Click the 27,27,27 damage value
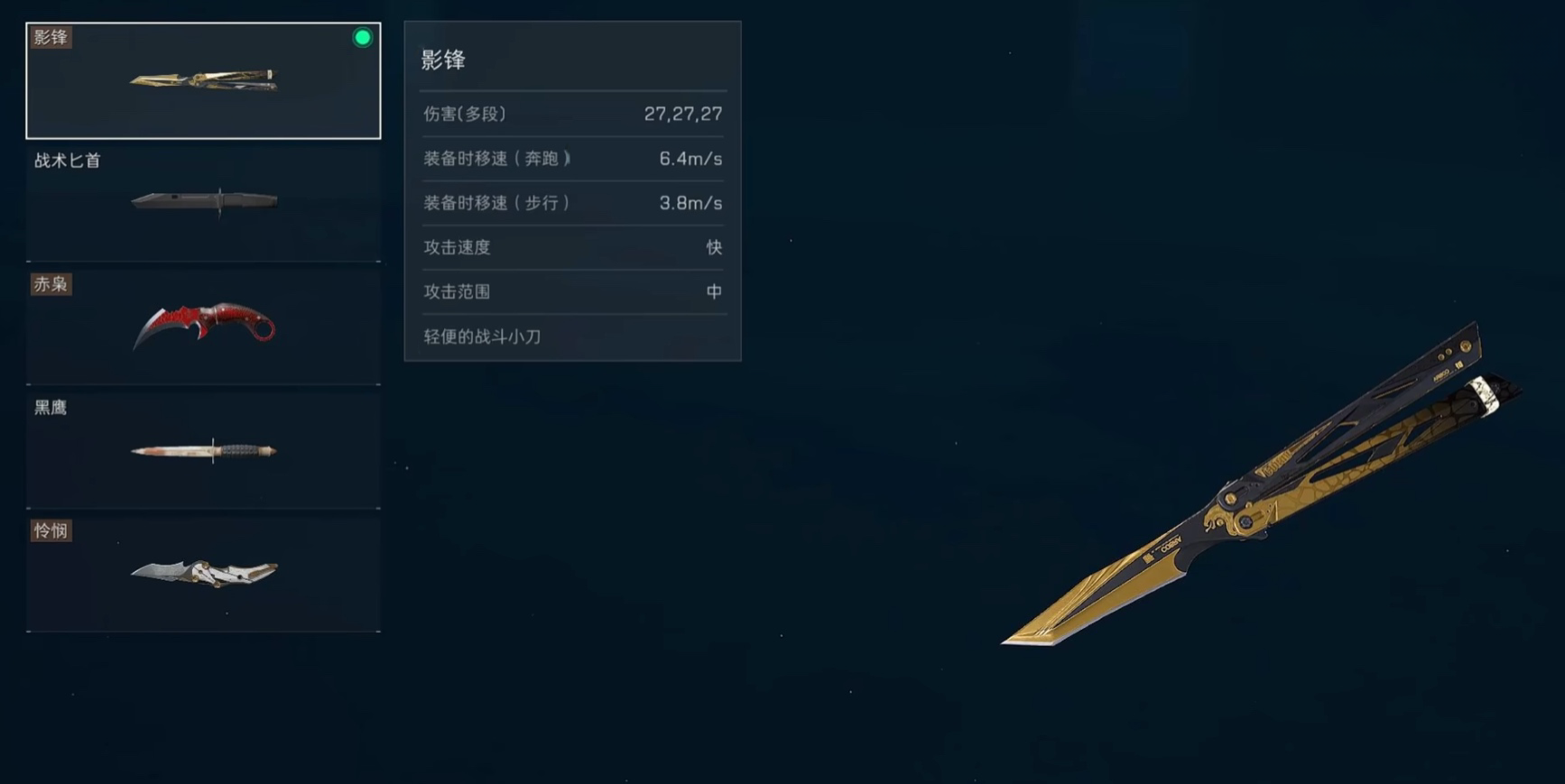The height and width of the screenshot is (784, 1565). 683,114
